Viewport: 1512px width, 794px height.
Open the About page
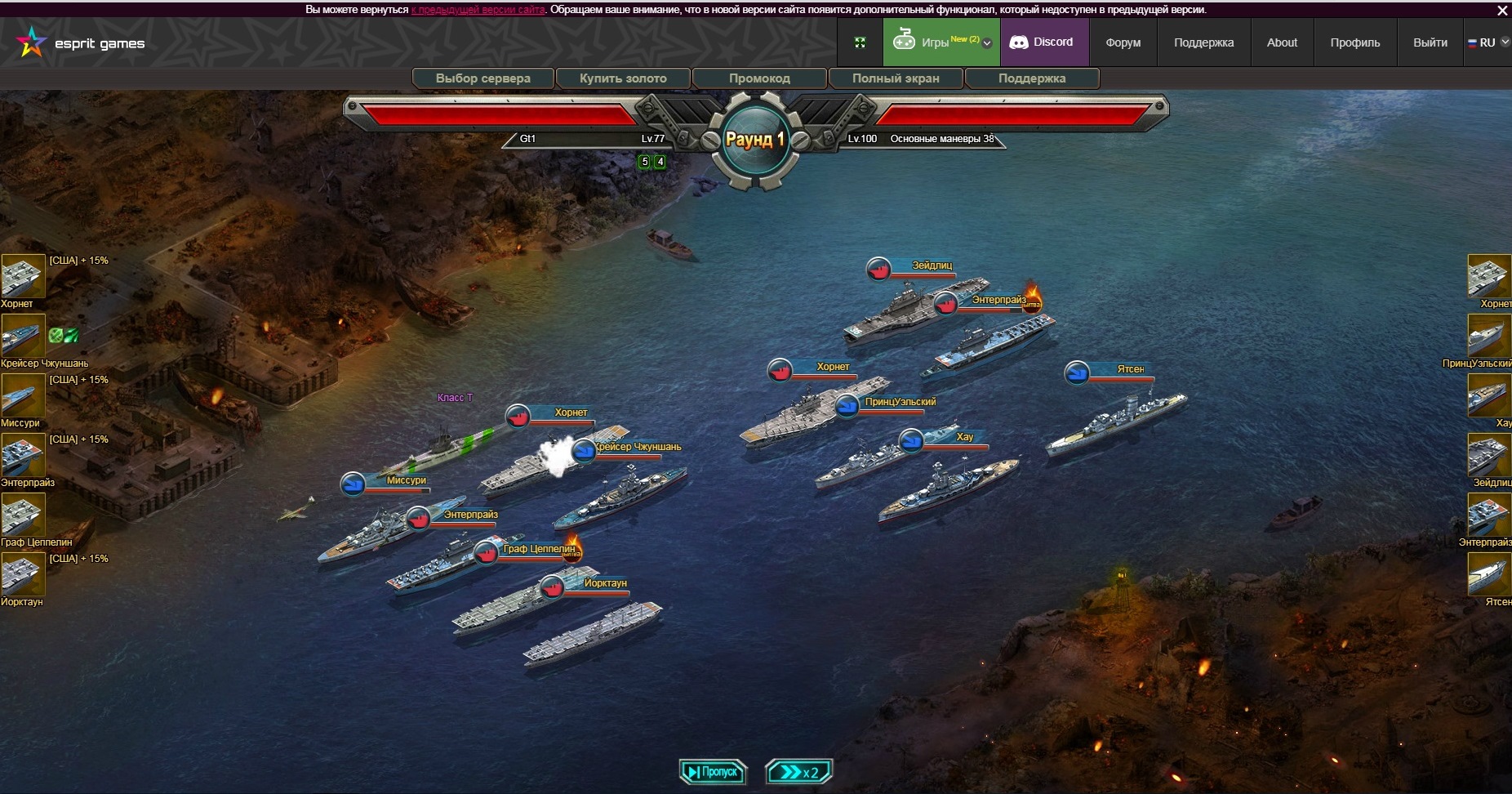point(1282,42)
